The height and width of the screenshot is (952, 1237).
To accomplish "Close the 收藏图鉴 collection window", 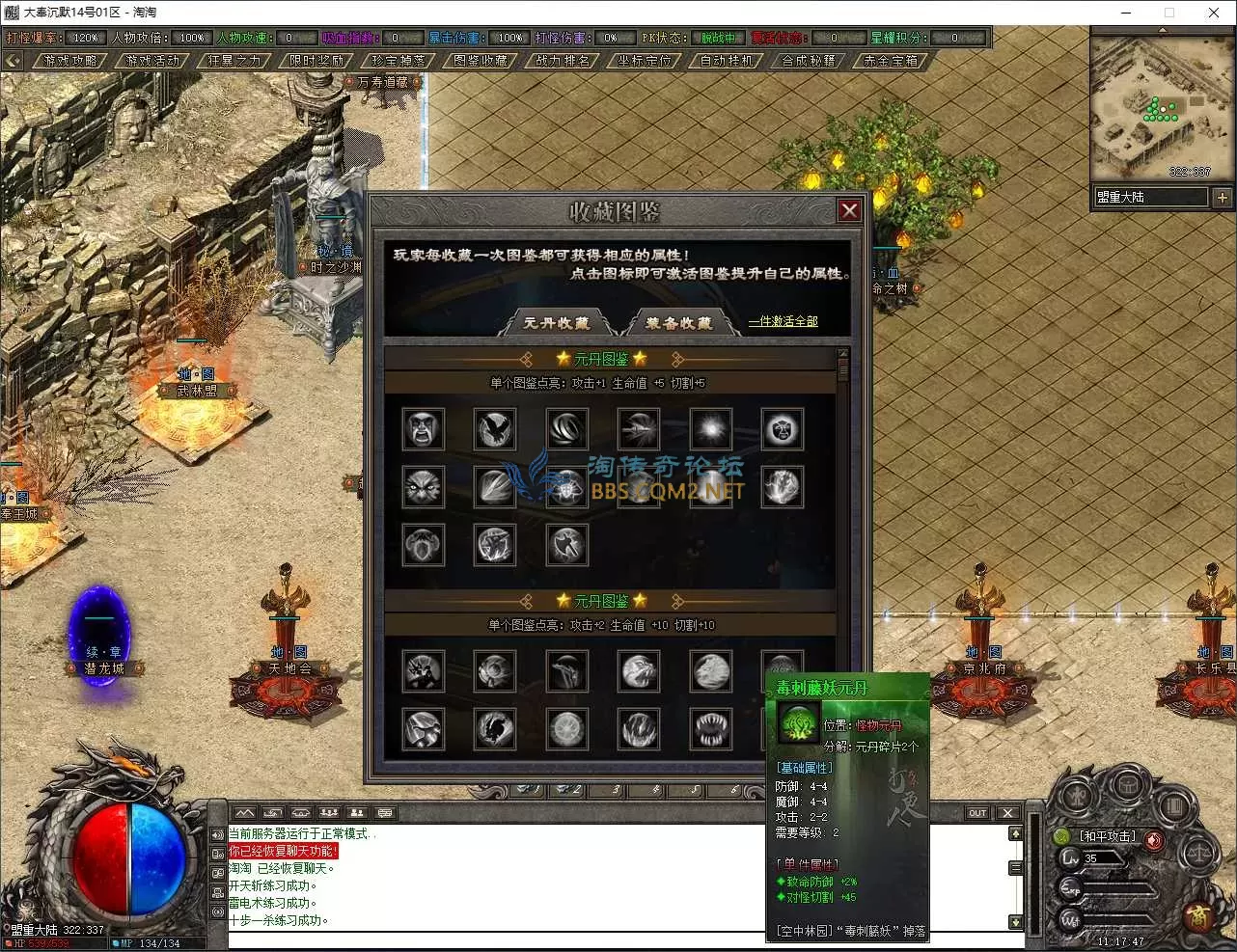I will (849, 210).
